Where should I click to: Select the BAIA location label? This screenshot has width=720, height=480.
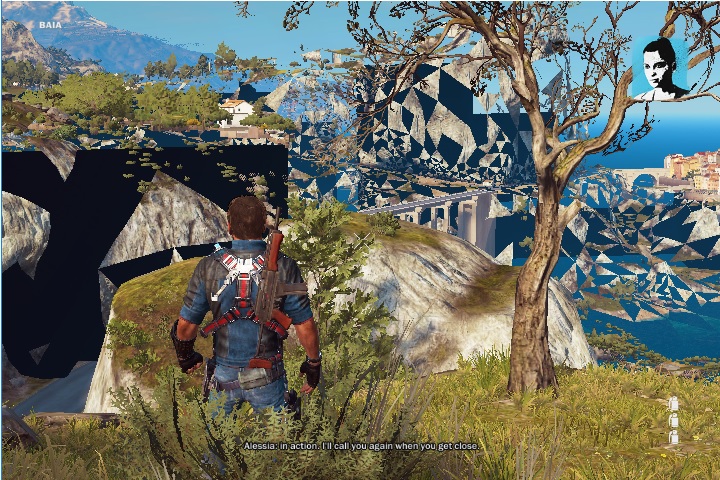pos(50,25)
